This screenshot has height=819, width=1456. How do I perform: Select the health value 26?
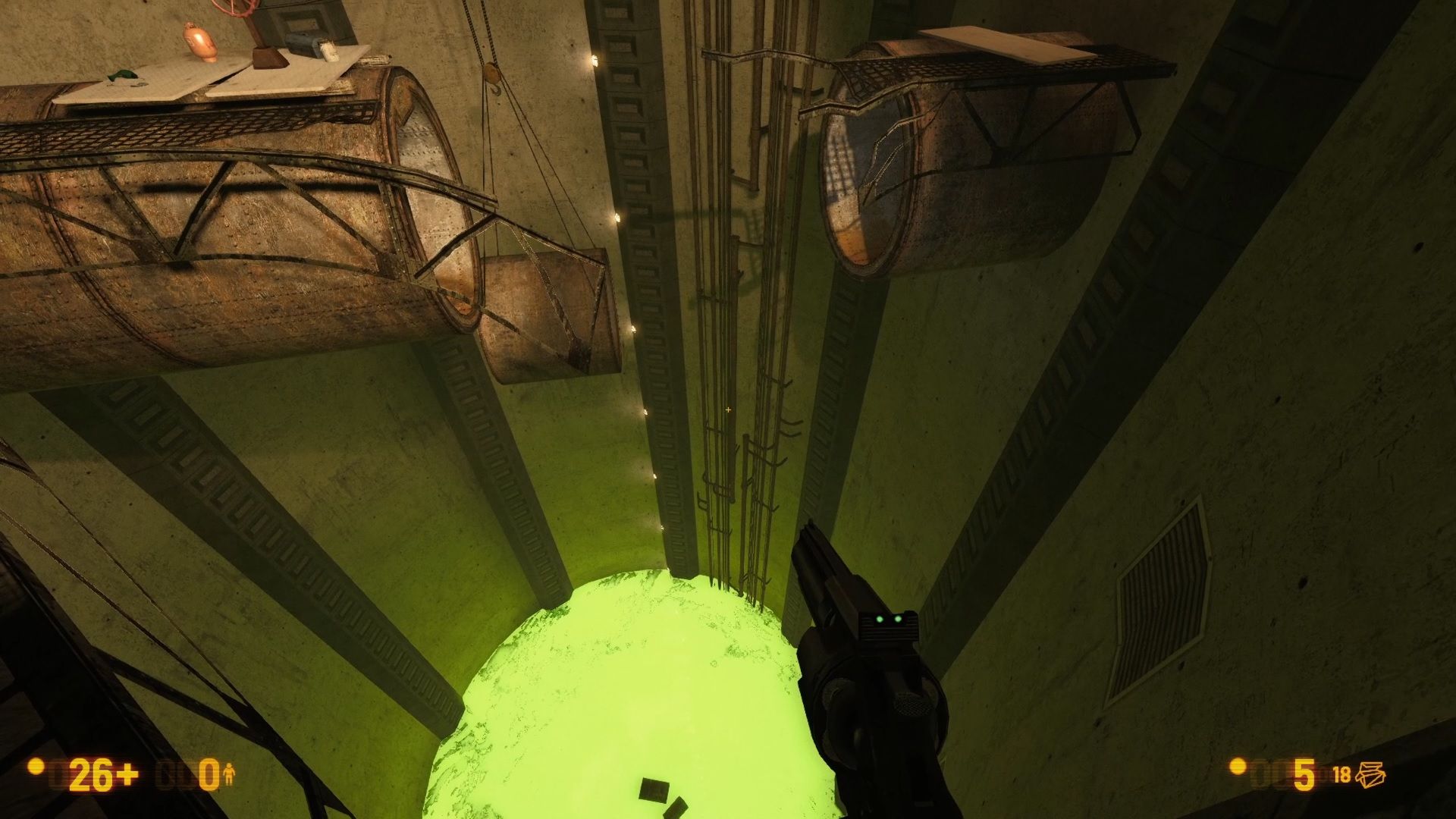tap(89, 773)
